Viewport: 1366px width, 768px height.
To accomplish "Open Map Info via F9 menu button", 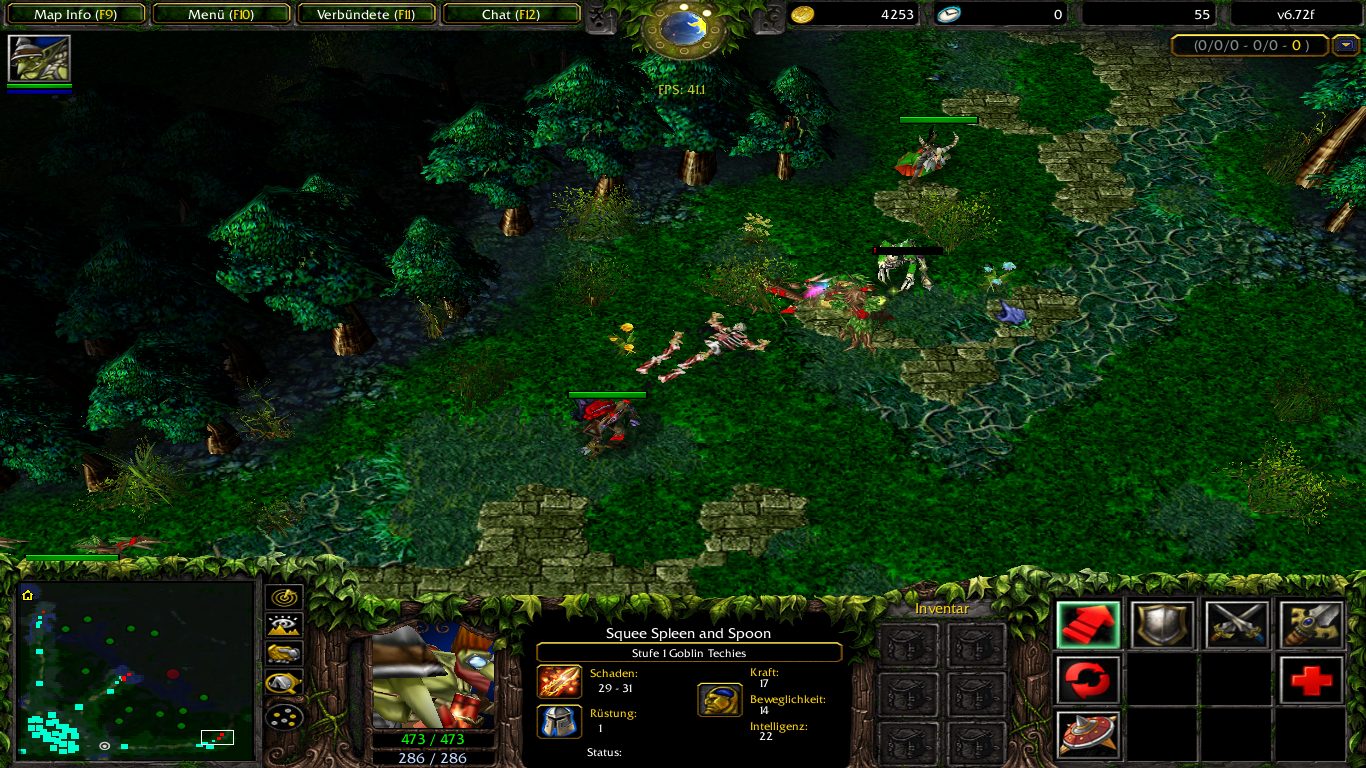I will pos(75,14).
